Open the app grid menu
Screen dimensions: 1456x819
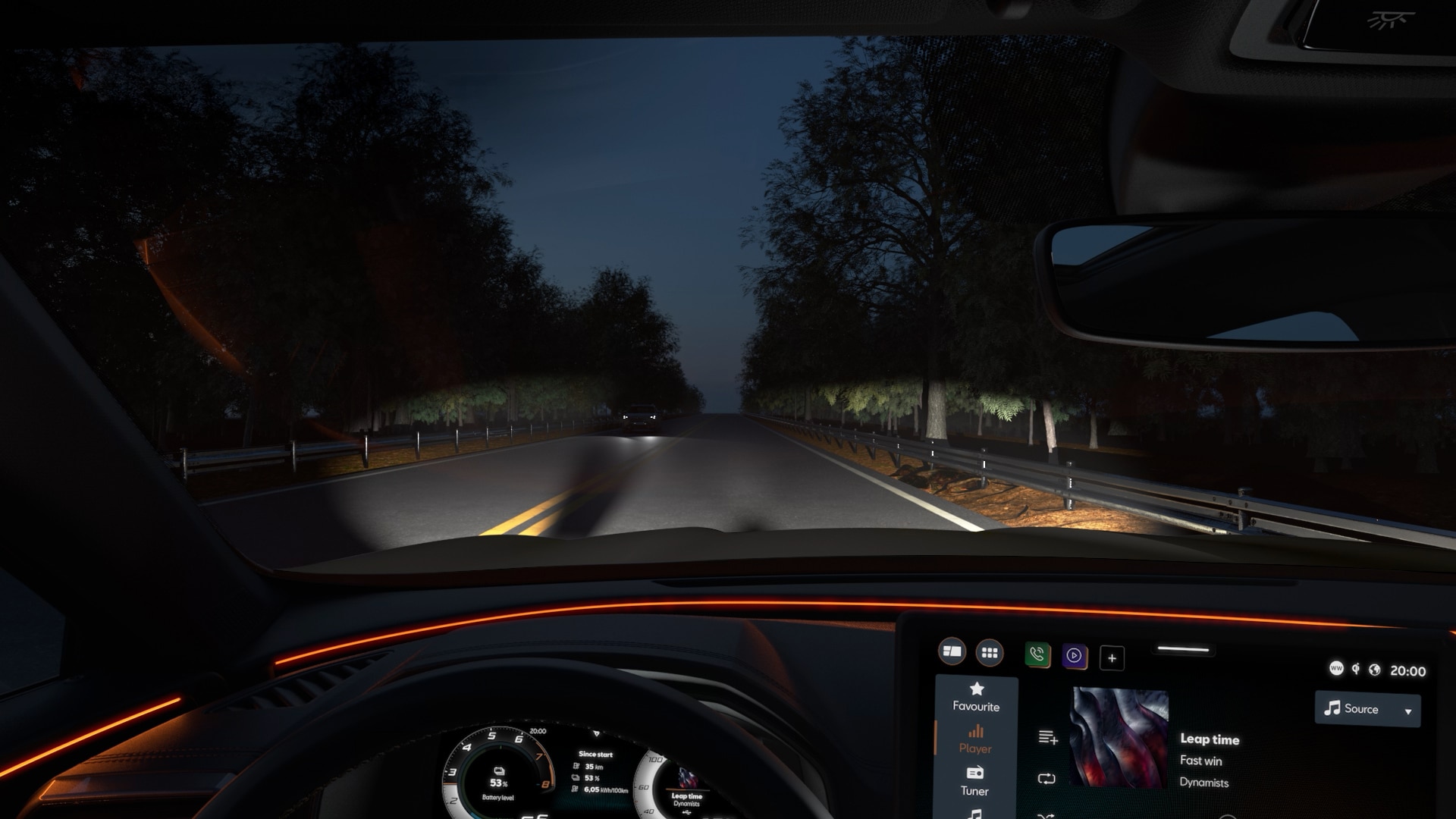tap(990, 652)
